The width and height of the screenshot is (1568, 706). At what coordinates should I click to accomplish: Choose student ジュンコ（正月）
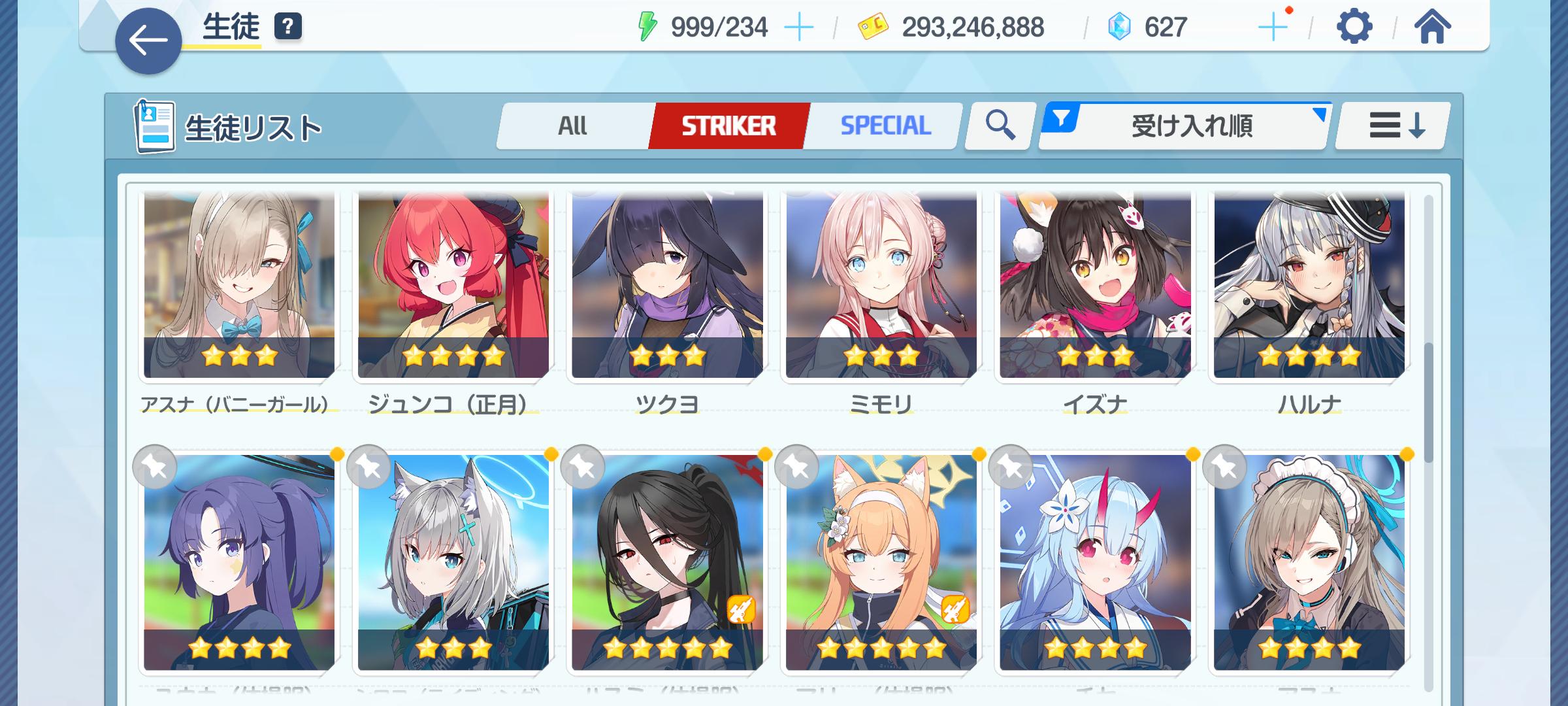click(453, 288)
